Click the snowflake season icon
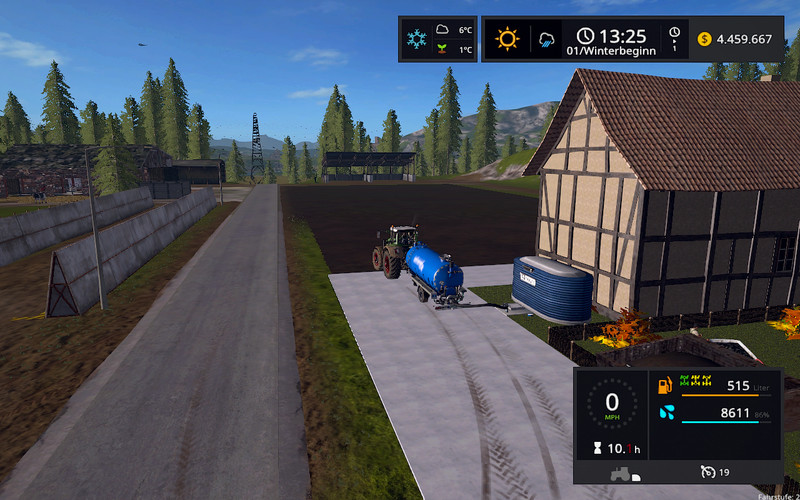Image resolution: width=800 pixels, height=500 pixels. (x=414, y=39)
